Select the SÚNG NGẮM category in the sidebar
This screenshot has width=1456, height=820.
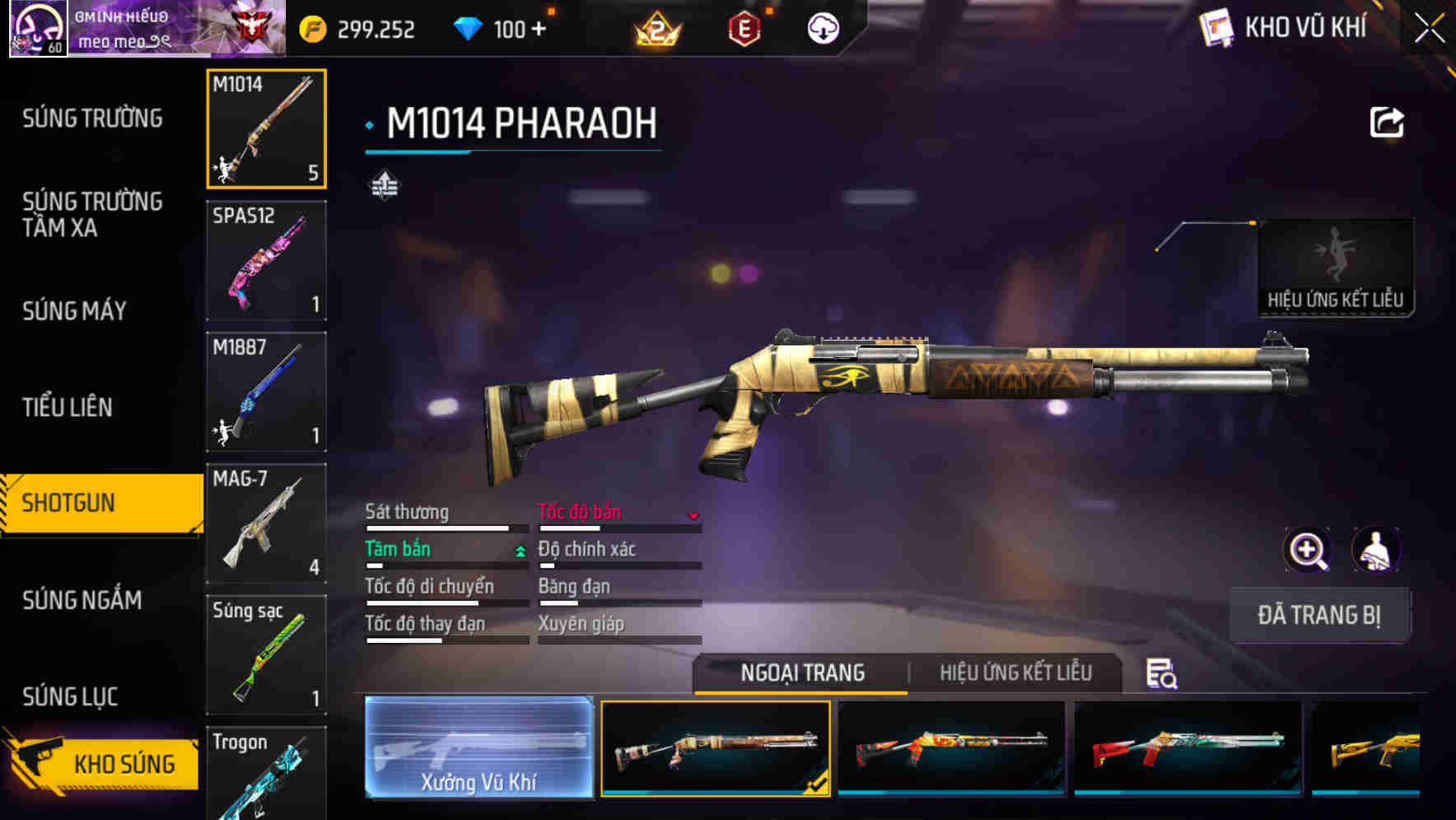point(82,601)
